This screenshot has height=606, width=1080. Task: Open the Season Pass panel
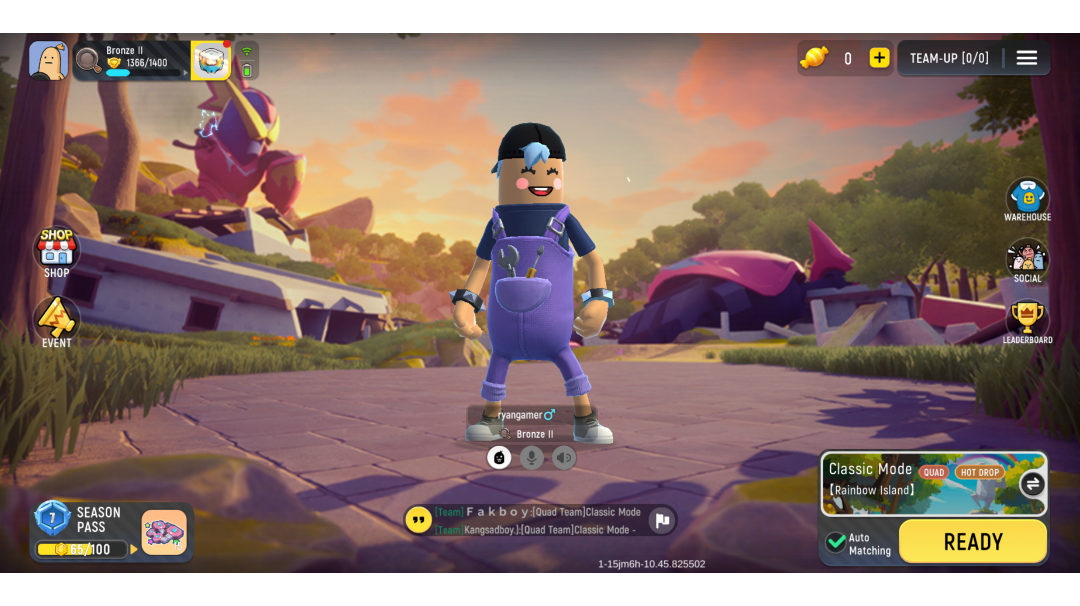pos(111,531)
